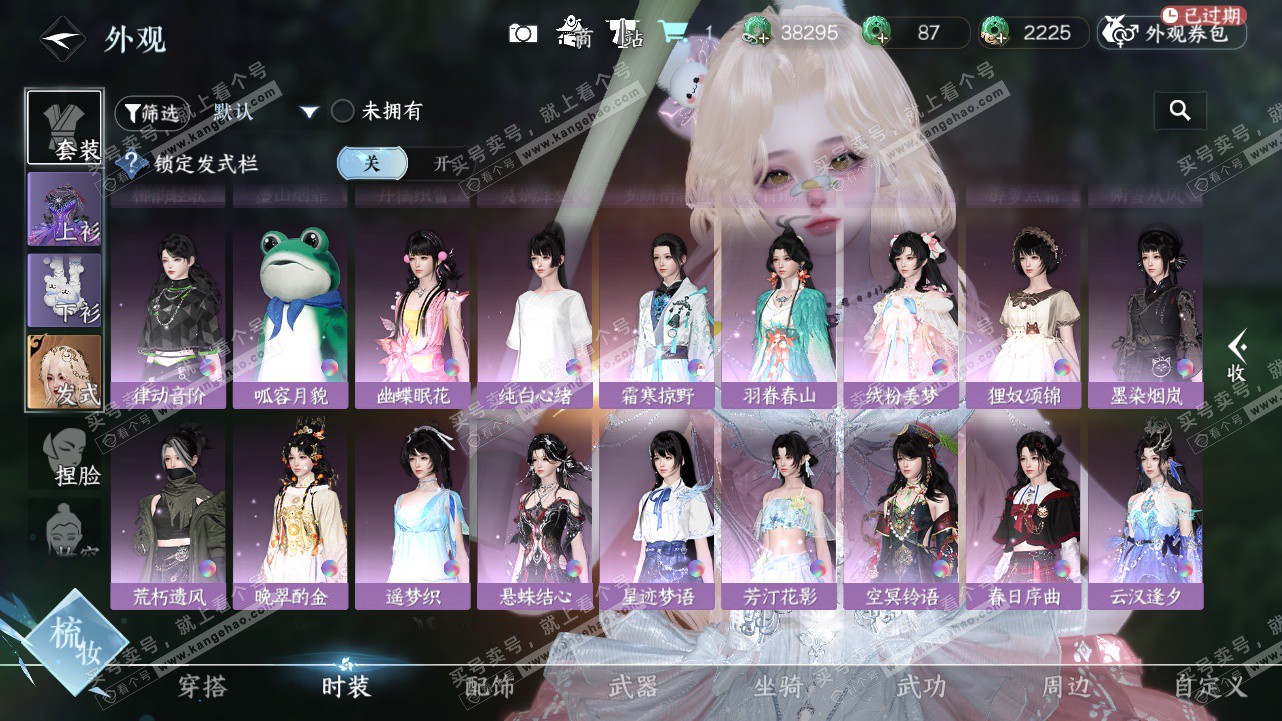Click the camera screenshot icon

coord(523,34)
